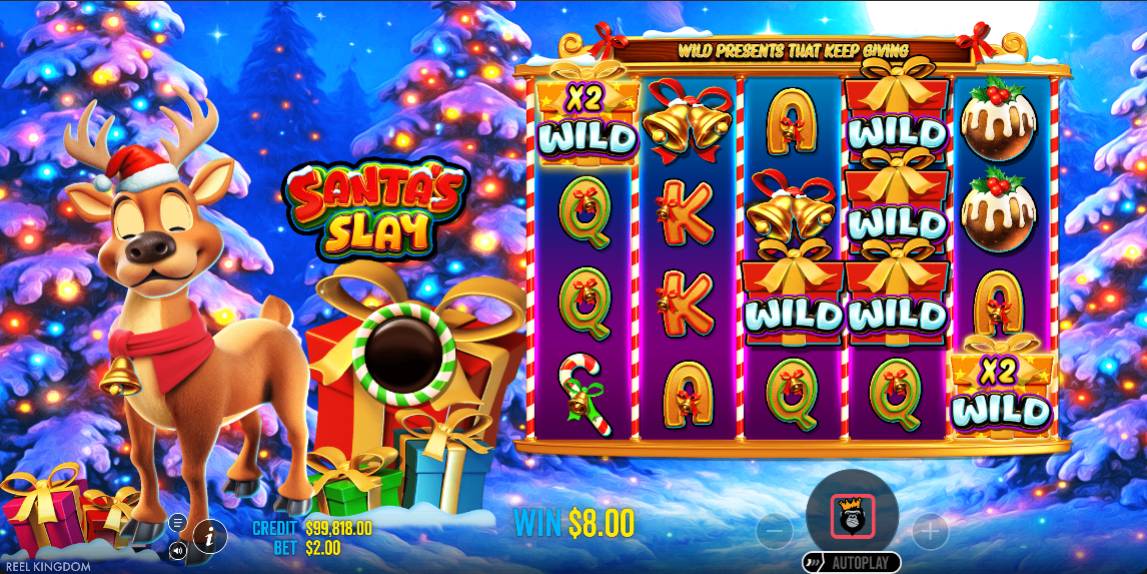1147x574 pixels.
Task: Activate the Autoplay button
Action: click(x=851, y=562)
